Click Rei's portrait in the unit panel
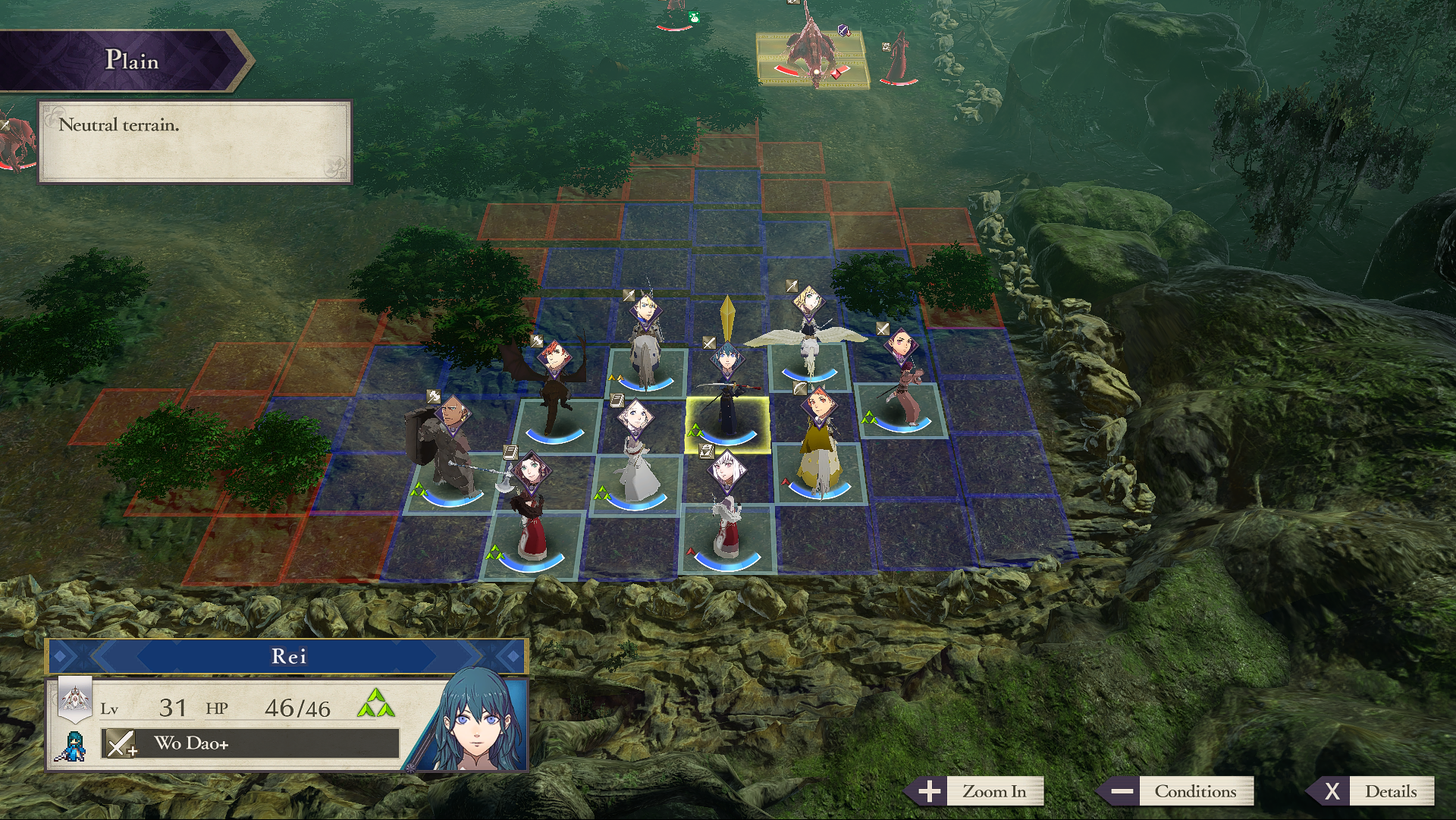Screen dimensions: 1456x820 [x=474, y=724]
